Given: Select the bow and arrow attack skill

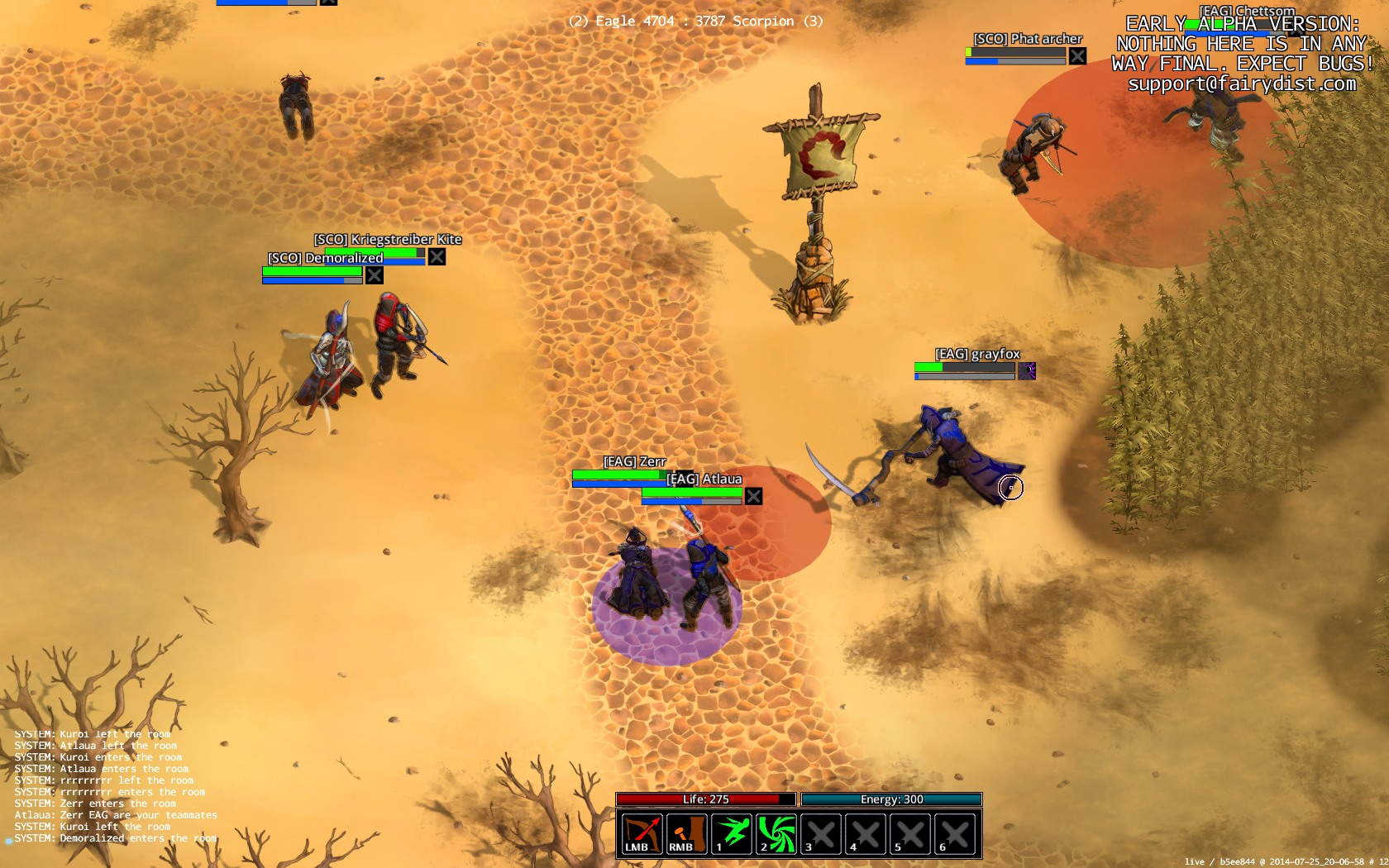Looking at the screenshot, I should click(642, 833).
